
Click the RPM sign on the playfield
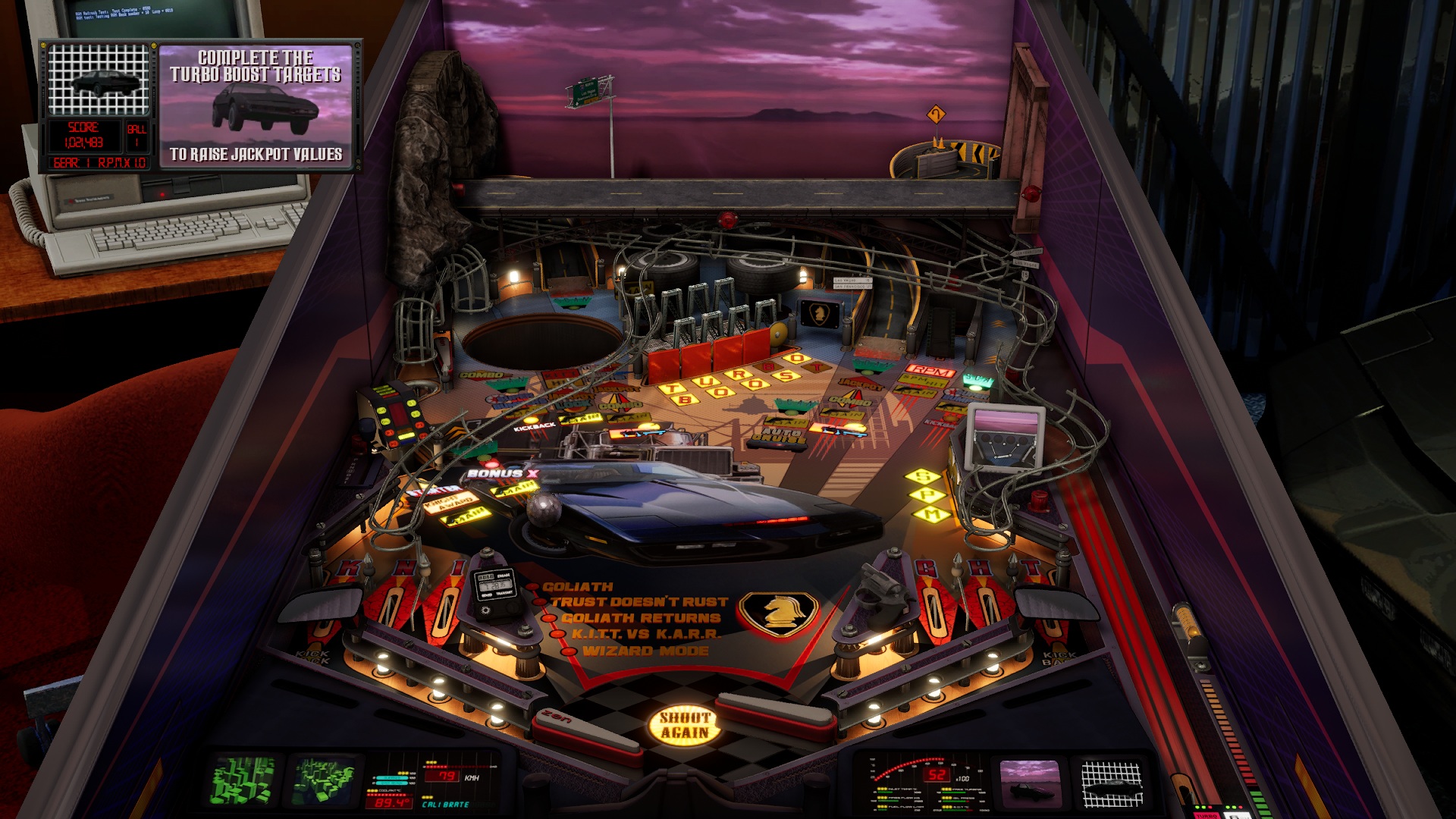[932, 372]
